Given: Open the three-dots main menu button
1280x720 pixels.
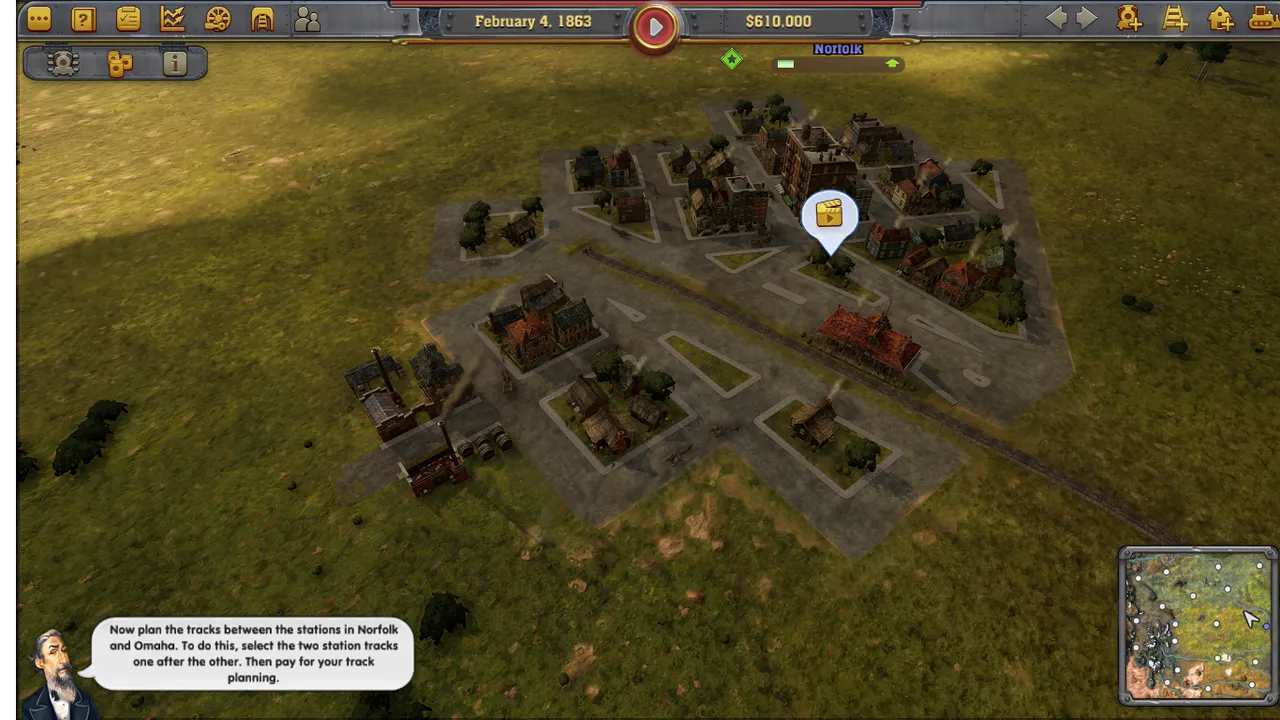Looking at the screenshot, I should (x=39, y=19).
